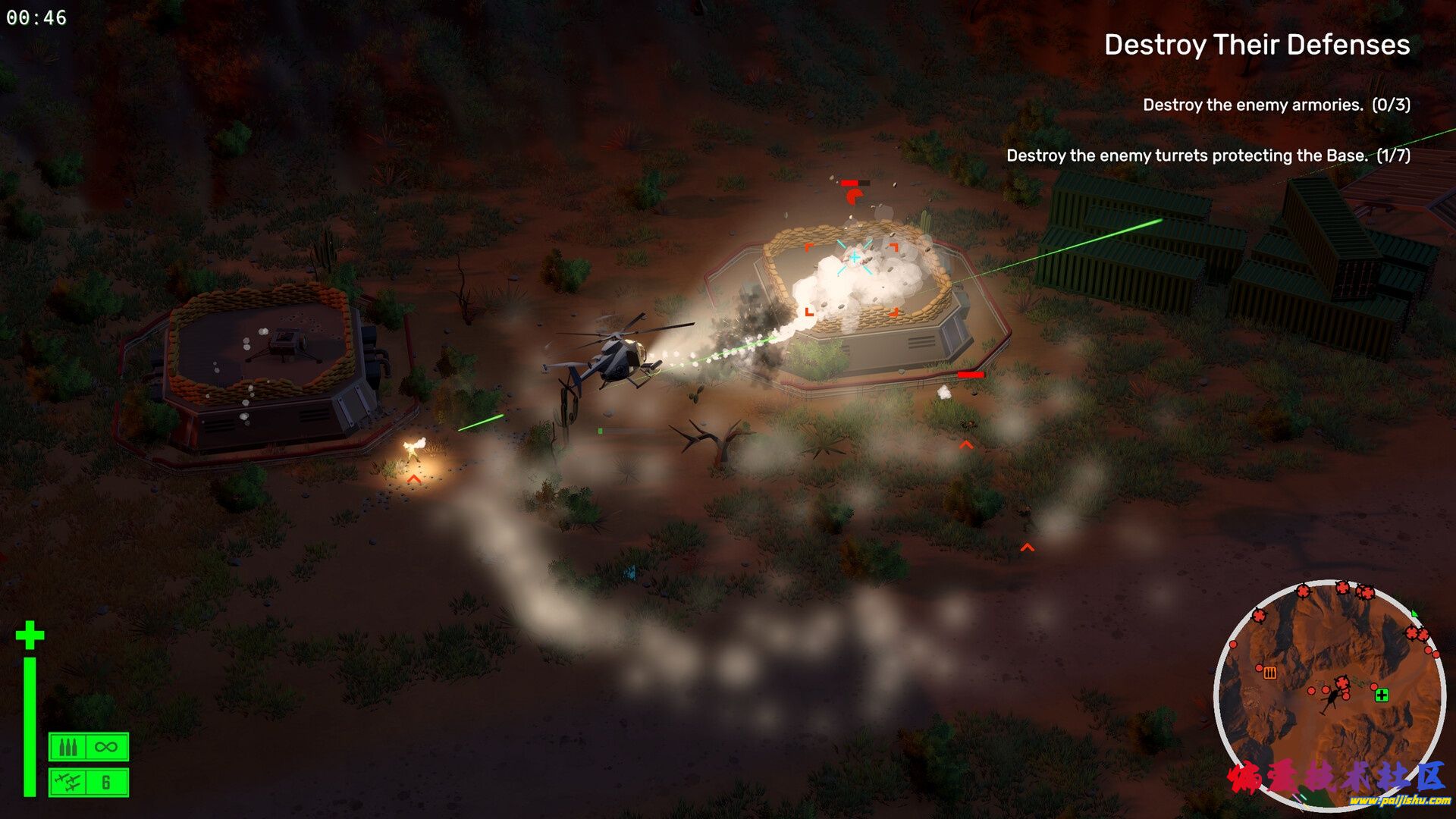
Task: Select the bullets machine gun weapon slot
Action: tap(89, 747)
